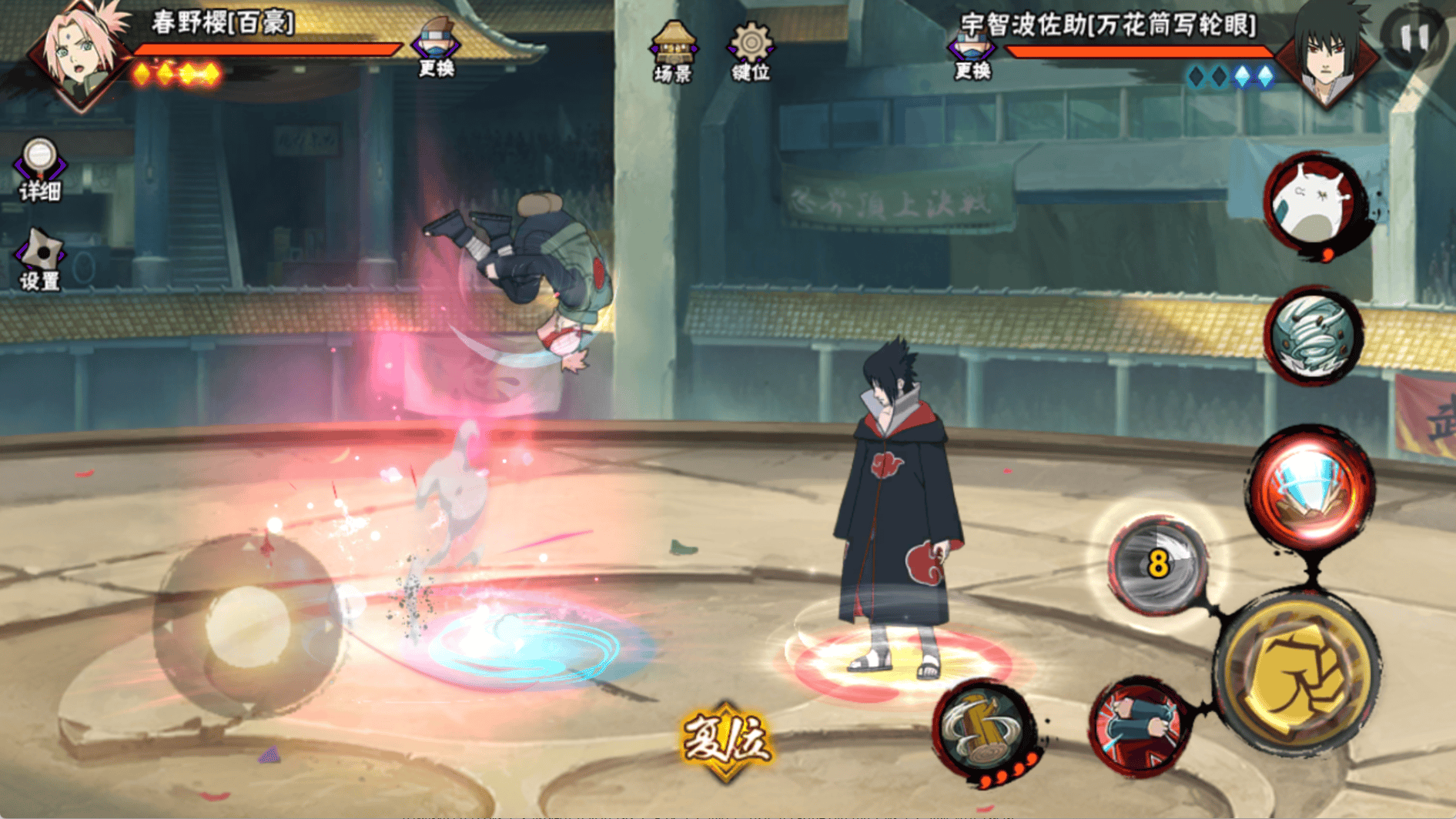
Task: Open the 详细 details panel
Action: click(x=39, y=169)
